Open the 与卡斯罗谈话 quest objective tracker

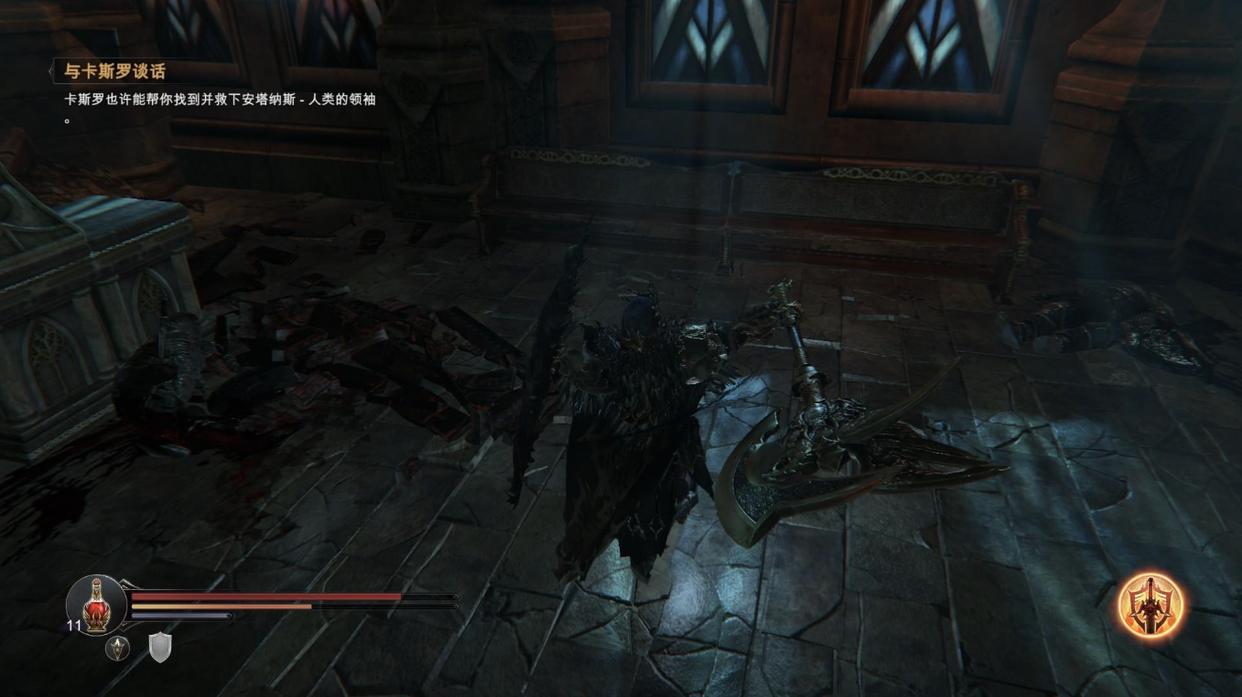pyautogui.click(x=110, y=72)
